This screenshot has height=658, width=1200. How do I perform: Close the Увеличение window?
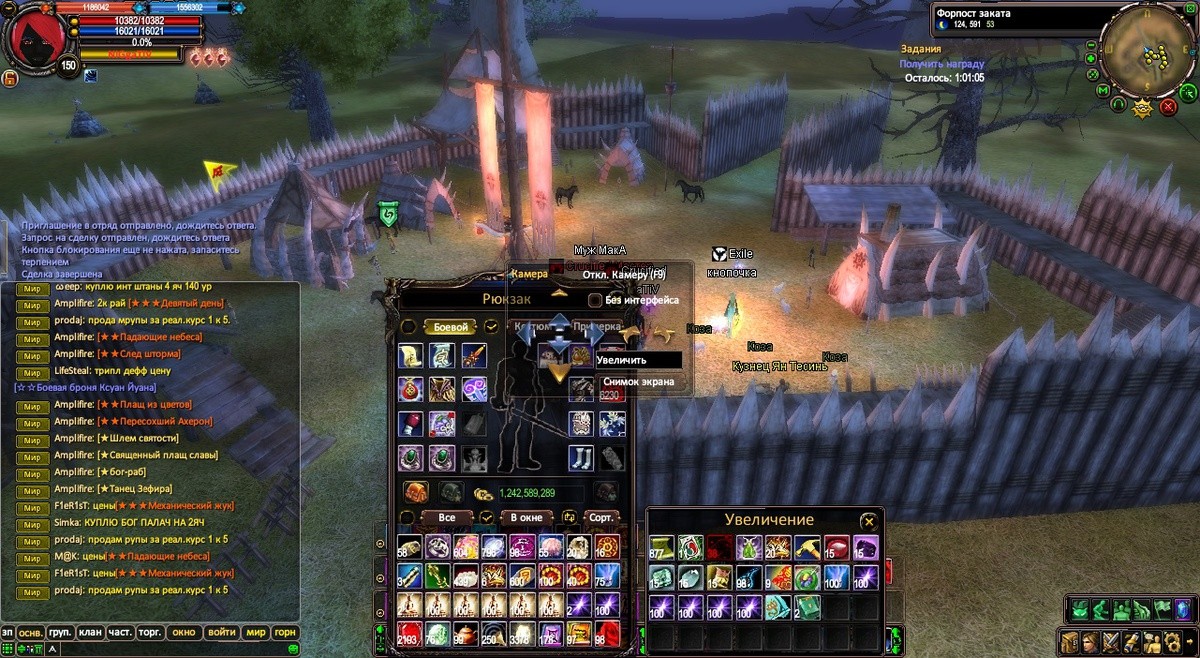[869, 521]
